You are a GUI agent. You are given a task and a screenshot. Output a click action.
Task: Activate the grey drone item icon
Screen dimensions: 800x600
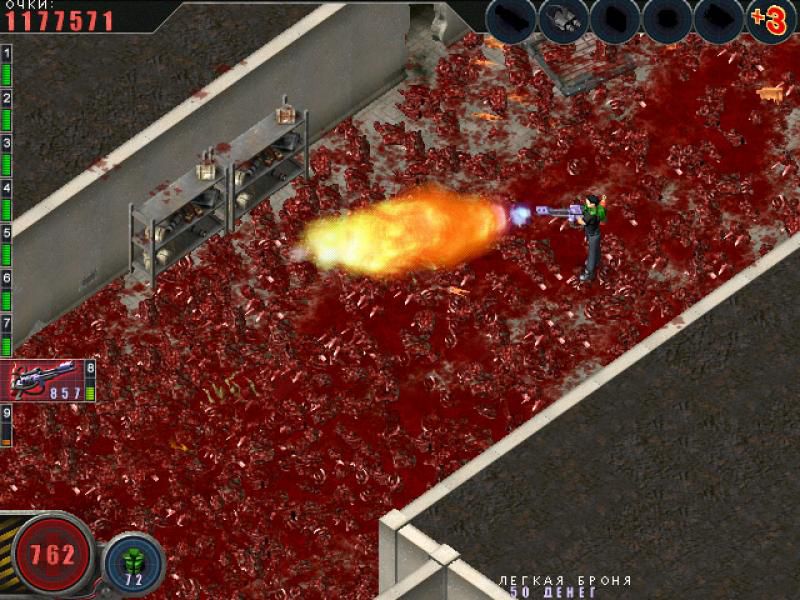[563, 20]
